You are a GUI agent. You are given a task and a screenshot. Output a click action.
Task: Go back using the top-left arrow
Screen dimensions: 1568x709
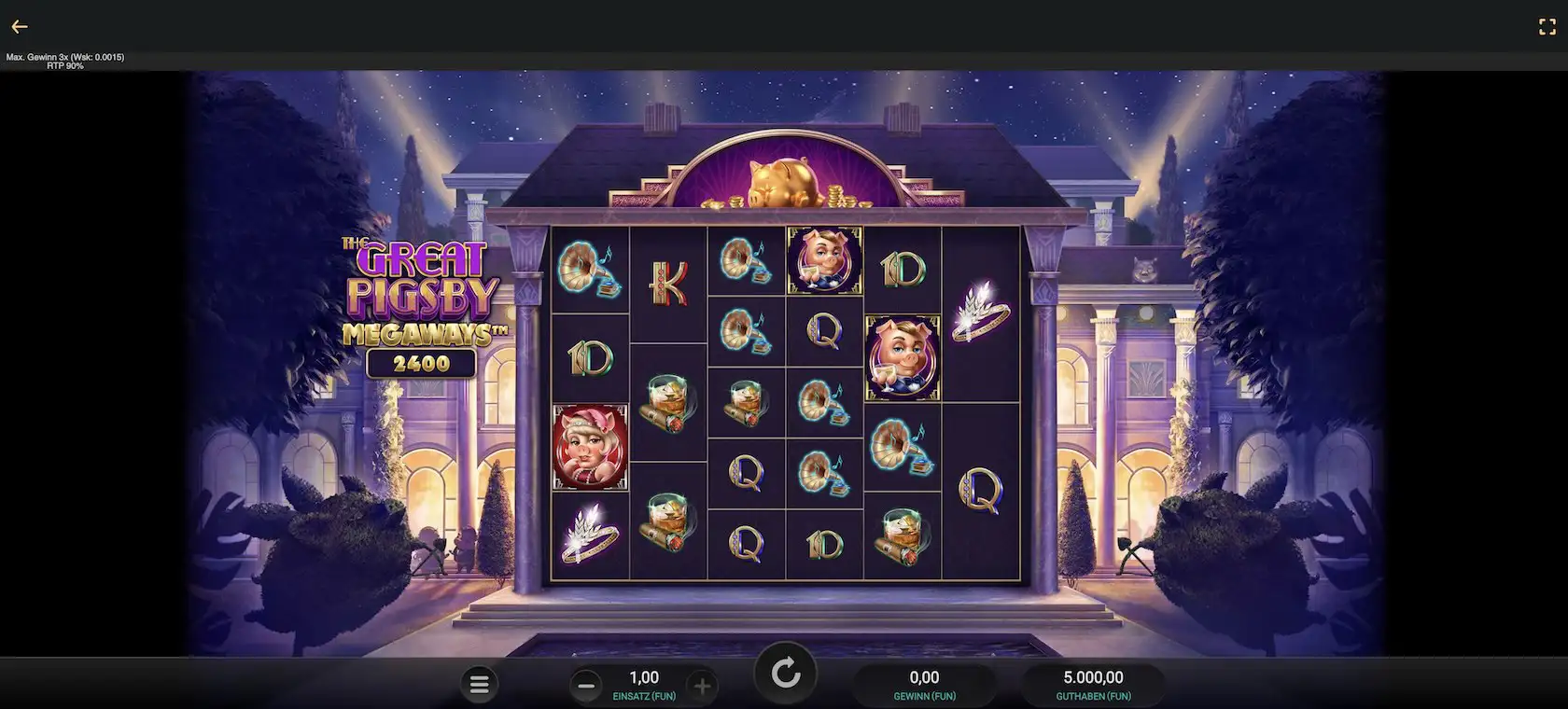[x=20, y=27]
